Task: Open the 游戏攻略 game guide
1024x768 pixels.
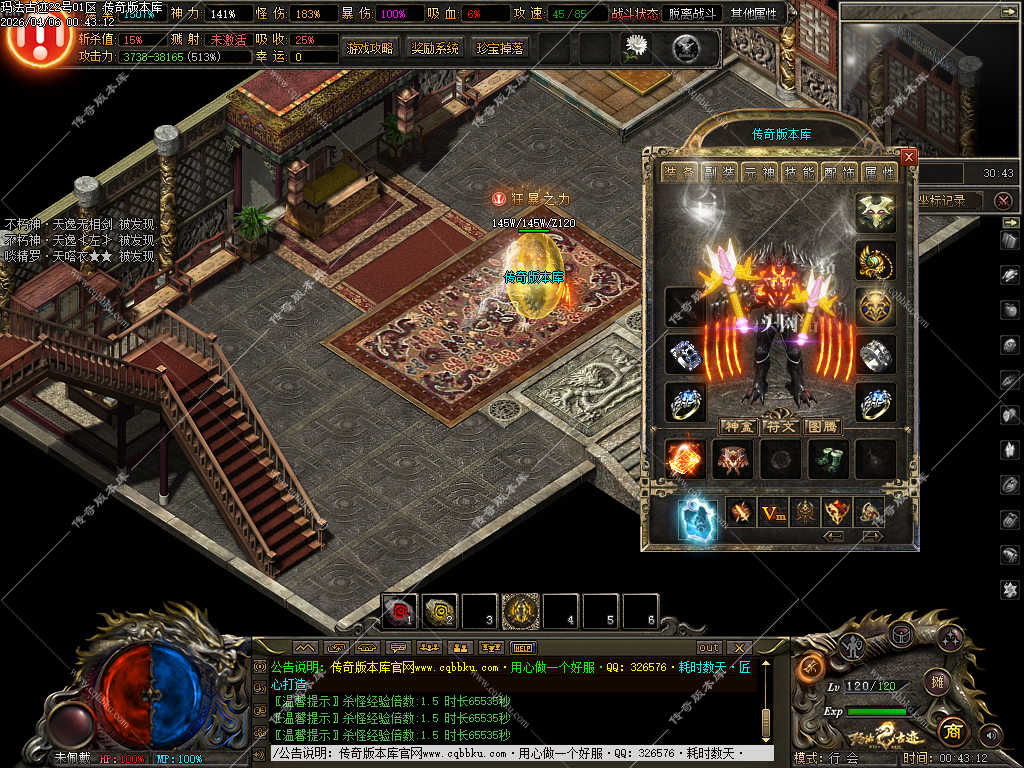Action: (x=370, y=47)
